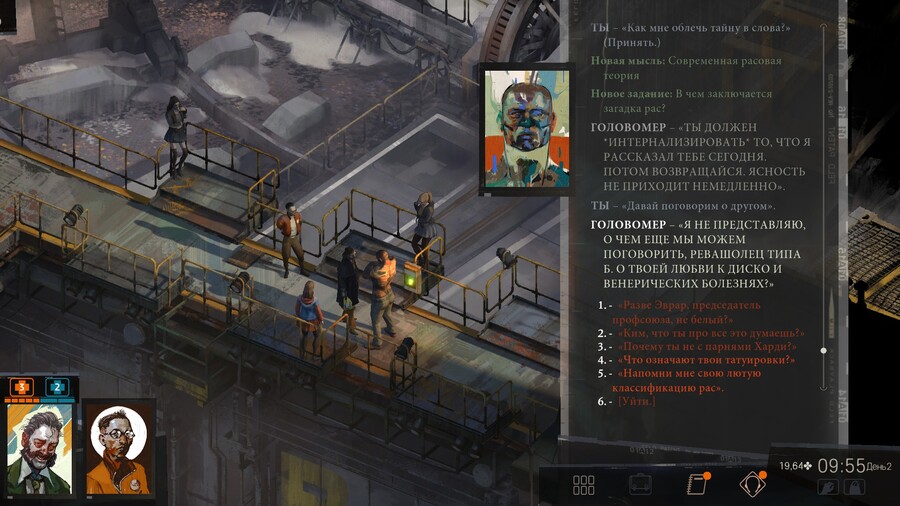900x506 pixels.
Task: Click the dialogue log scrollbar handle
Action: click(823, 350)
